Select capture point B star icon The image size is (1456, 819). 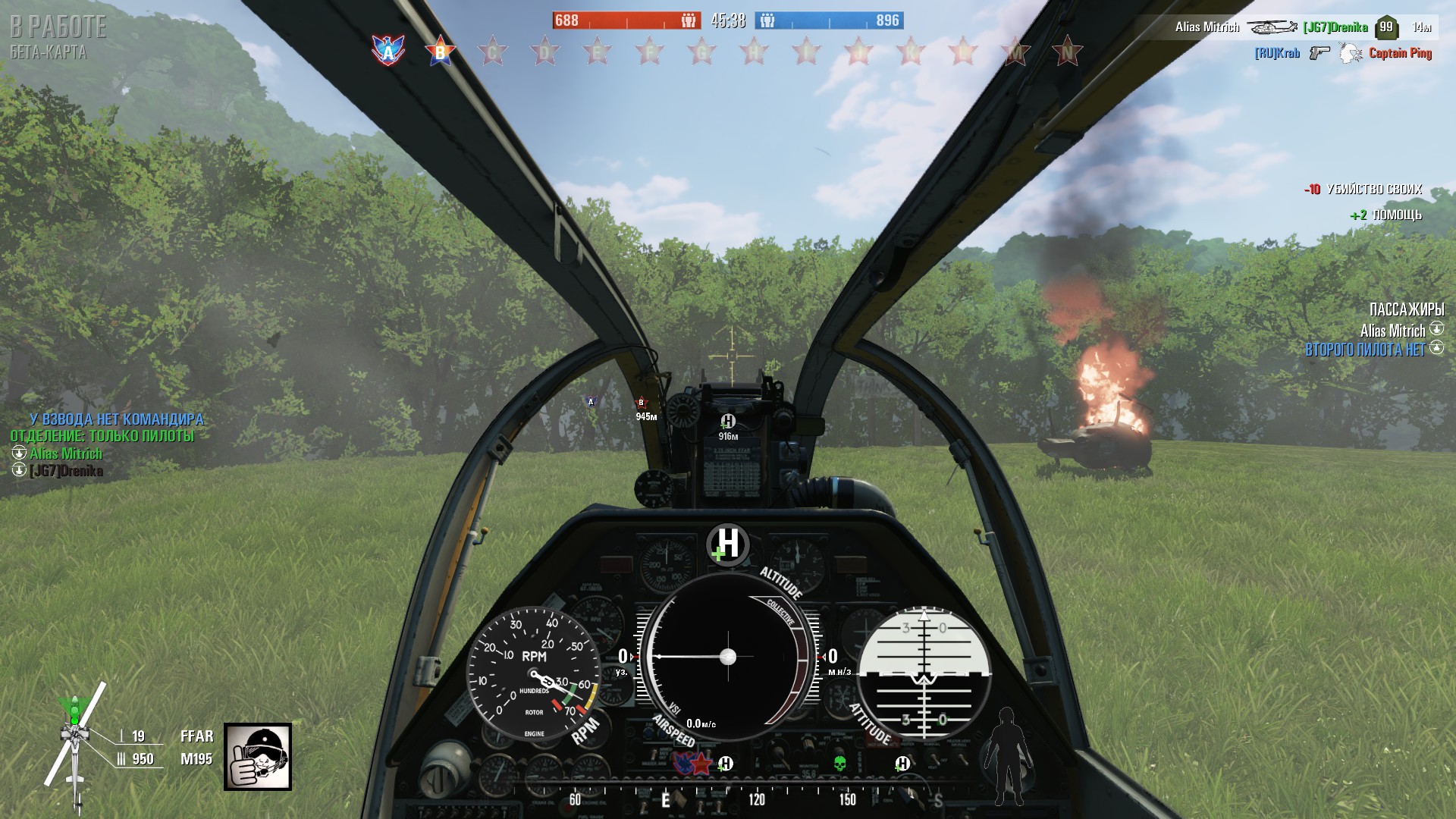pyautogui.click(x=440, y=52)
